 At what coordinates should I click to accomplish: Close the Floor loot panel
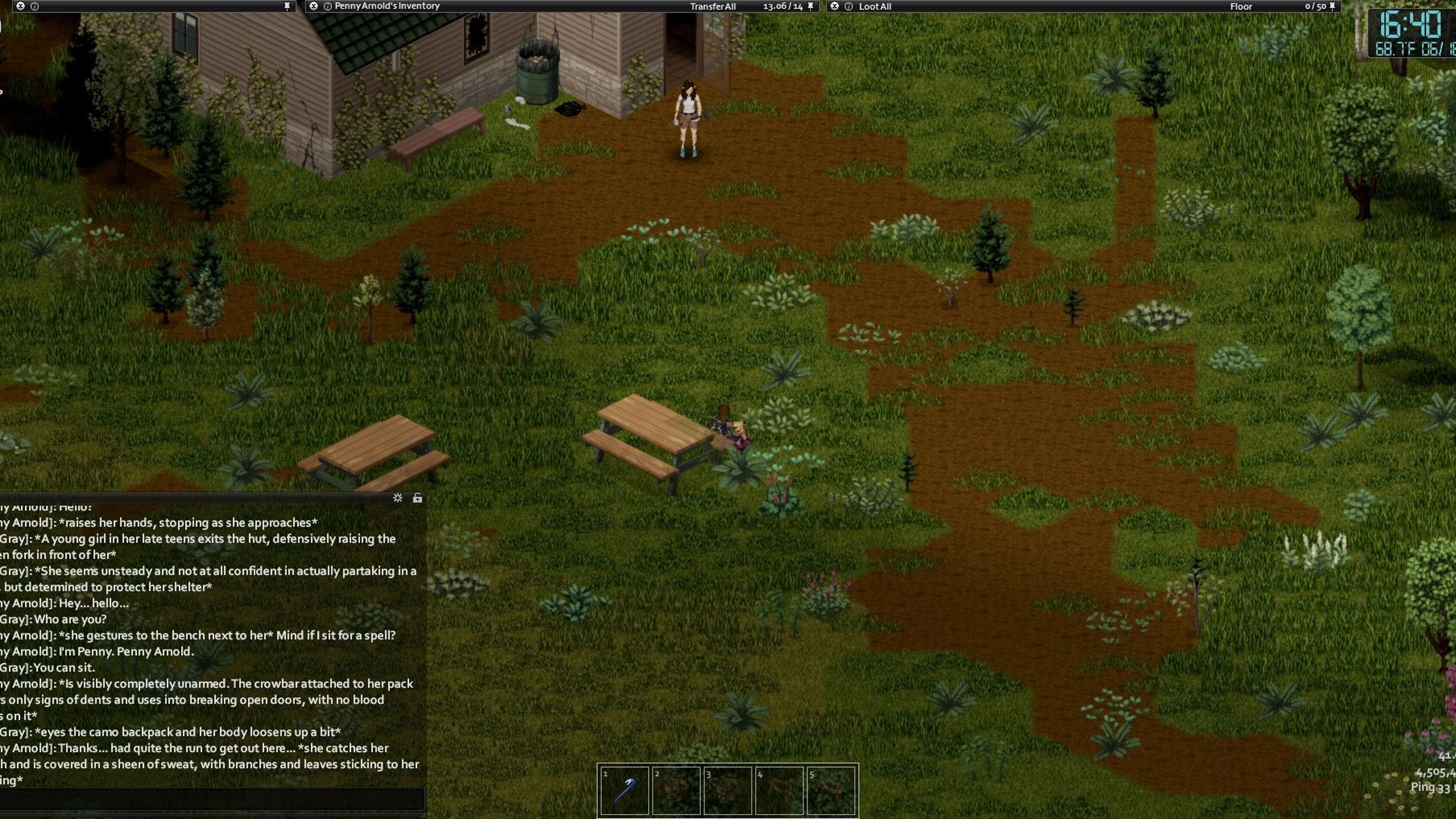point(834,6)
